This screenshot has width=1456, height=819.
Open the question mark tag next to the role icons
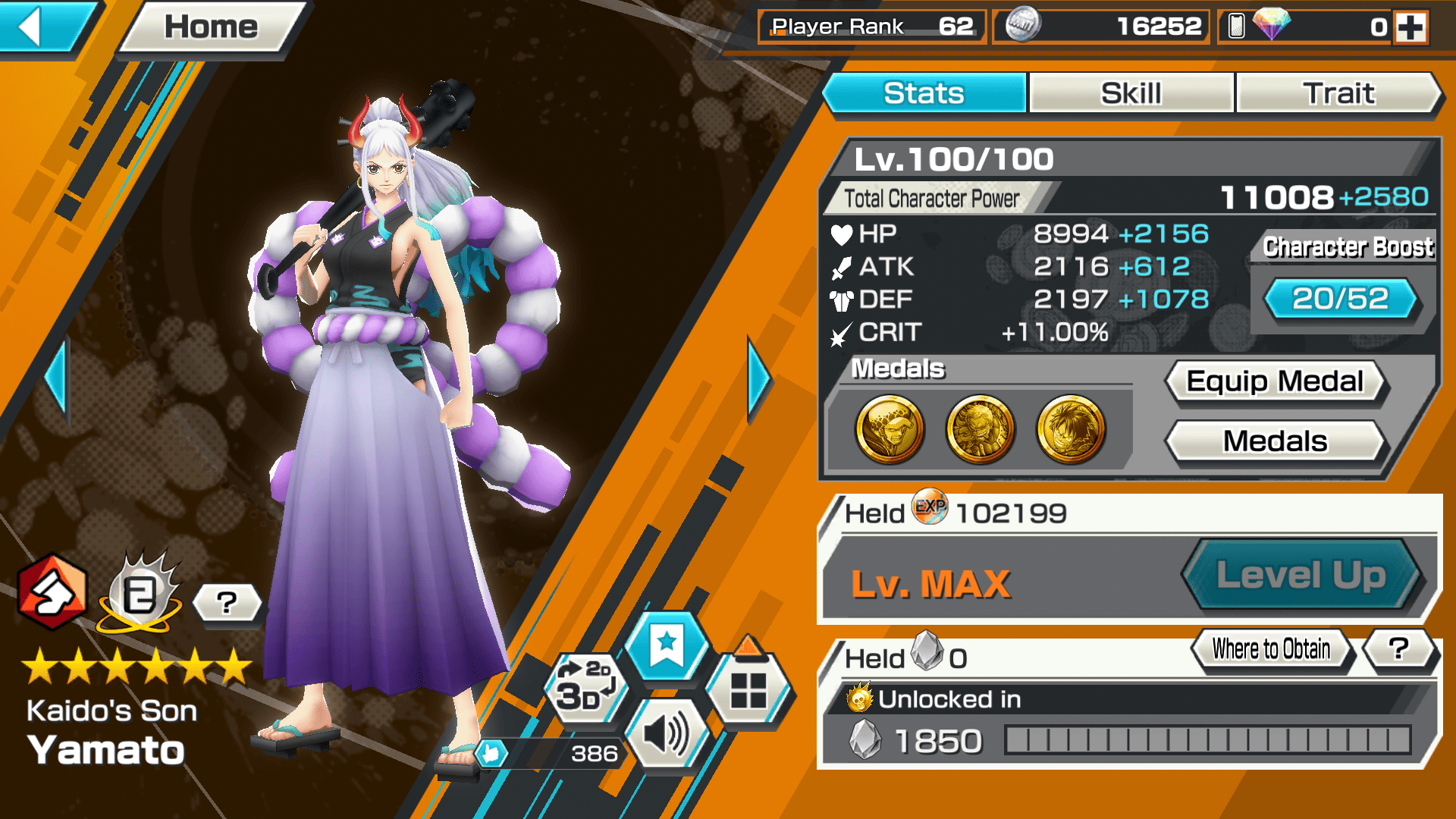tap(227, 604)
